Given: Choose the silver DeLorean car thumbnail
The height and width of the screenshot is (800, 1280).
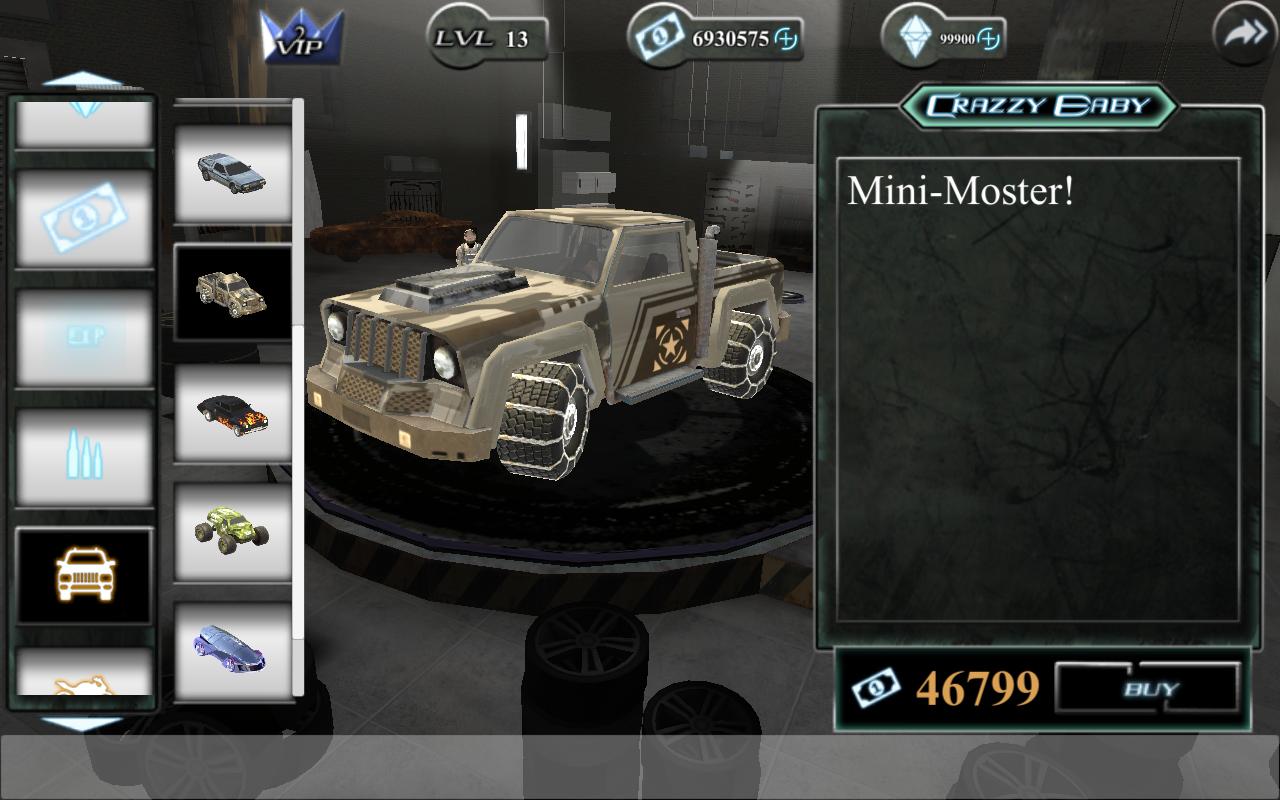Looking at the screenshot, I should pos(233,170).
